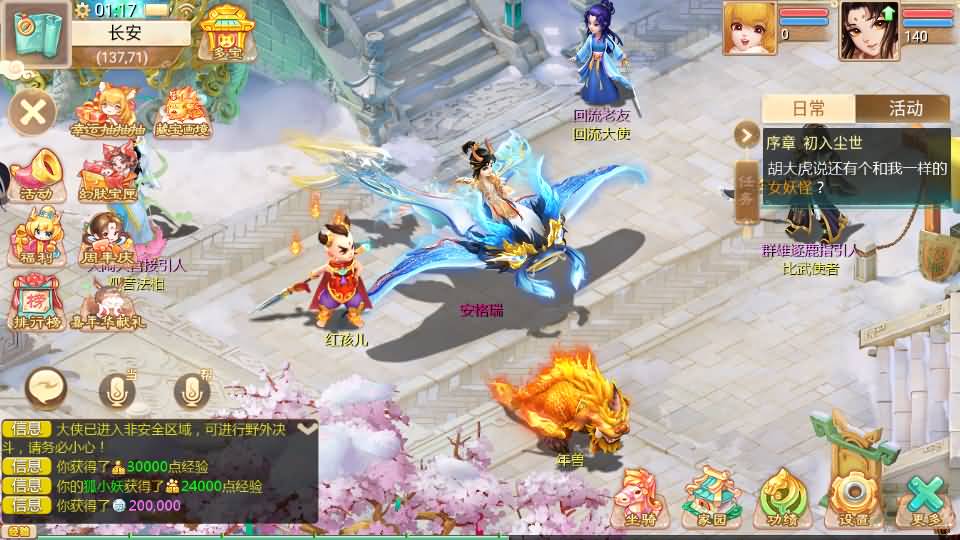This screenshot has width=960, height=540.
Task: Open the 多宝 shop pavilion
Action: coord(226,33)
